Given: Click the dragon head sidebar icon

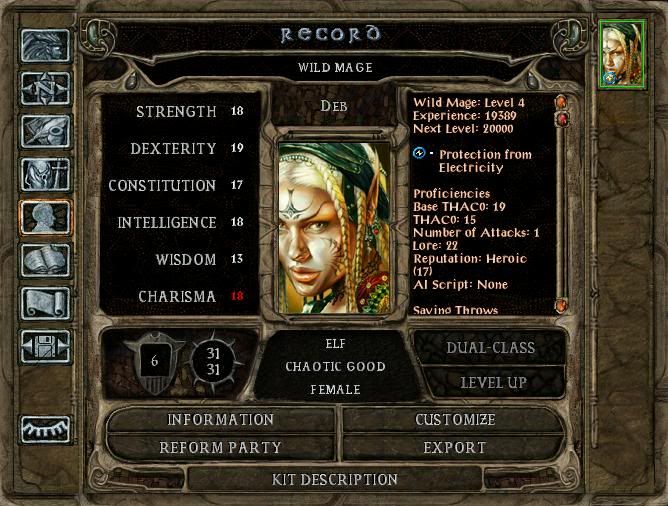Looking at the screenshot, I should (x=45, y=45).
